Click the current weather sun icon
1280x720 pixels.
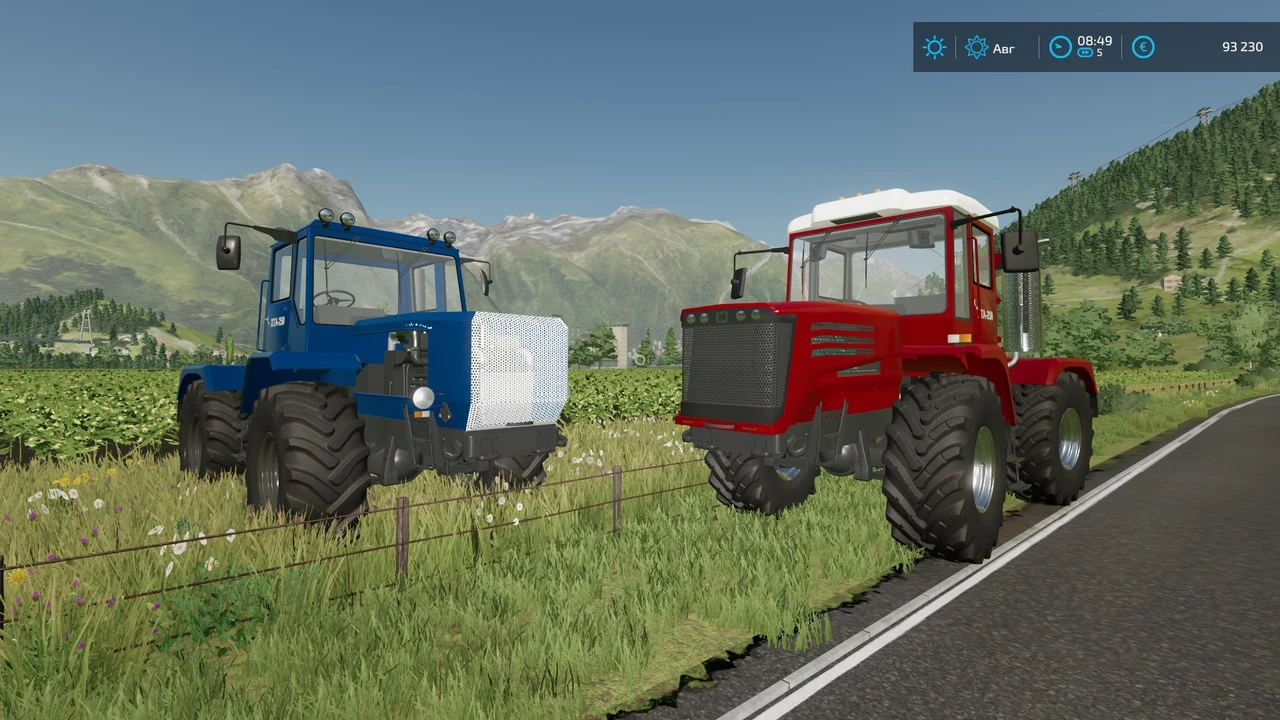tap(934, 47)
